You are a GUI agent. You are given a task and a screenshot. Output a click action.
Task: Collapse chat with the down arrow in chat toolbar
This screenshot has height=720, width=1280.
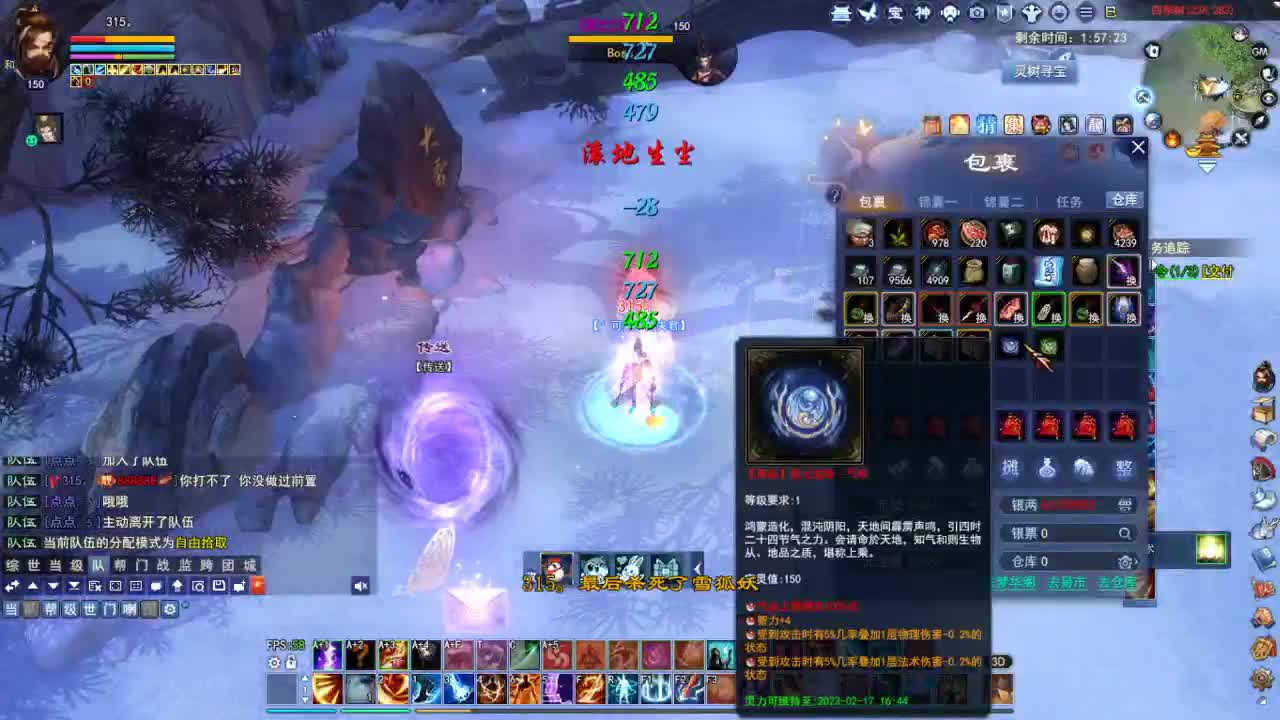tap(51, 586)
